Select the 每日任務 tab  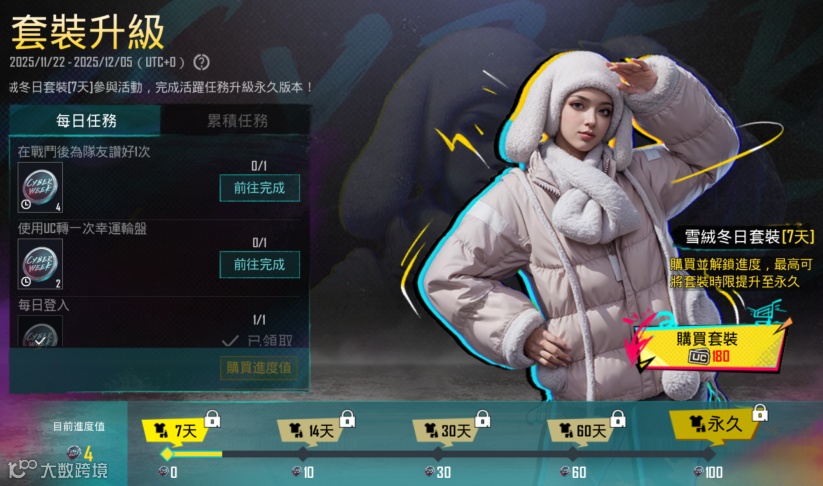tap(85, 121)
